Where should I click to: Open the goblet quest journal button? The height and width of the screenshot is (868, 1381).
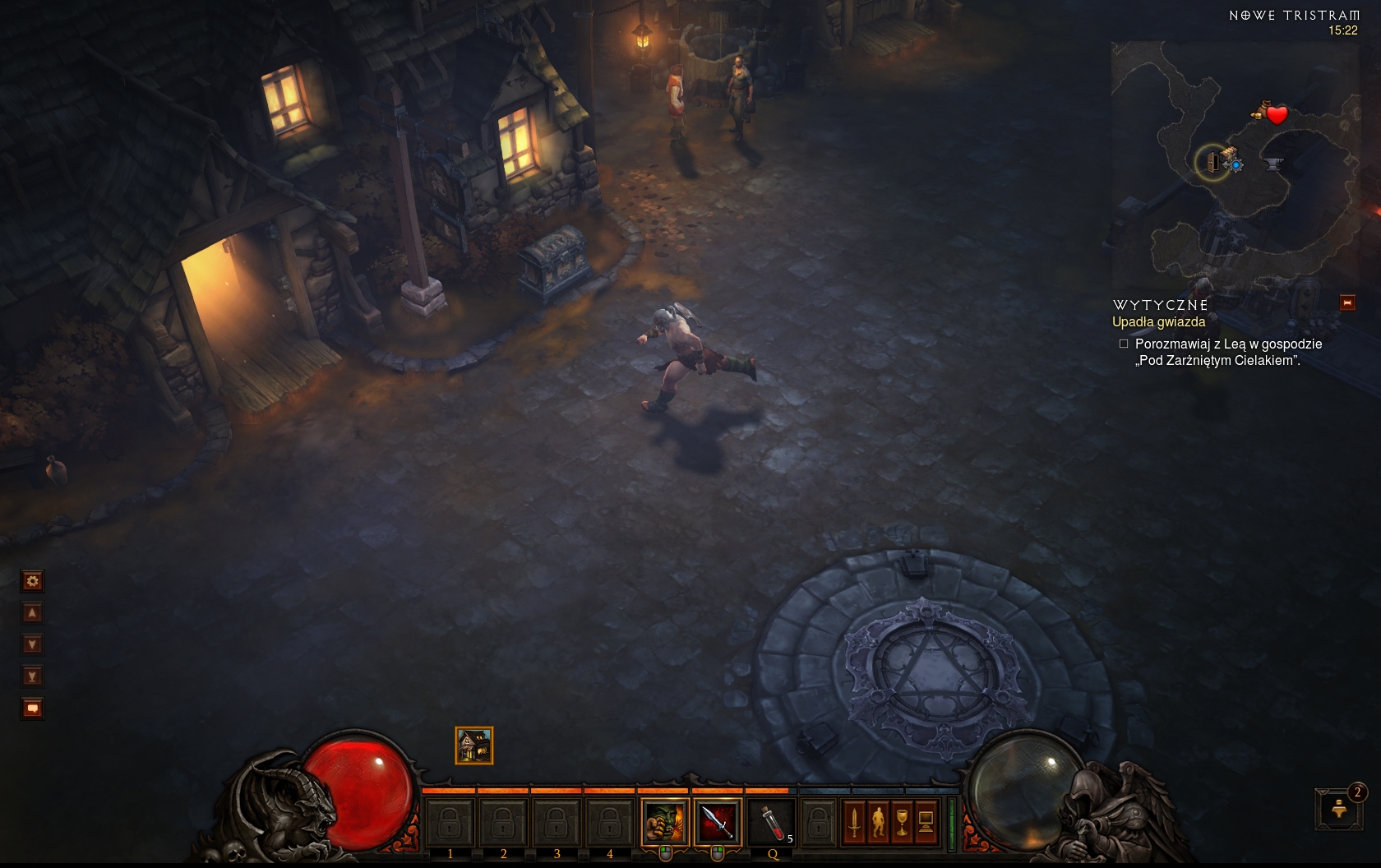click(x=902, y=821)
